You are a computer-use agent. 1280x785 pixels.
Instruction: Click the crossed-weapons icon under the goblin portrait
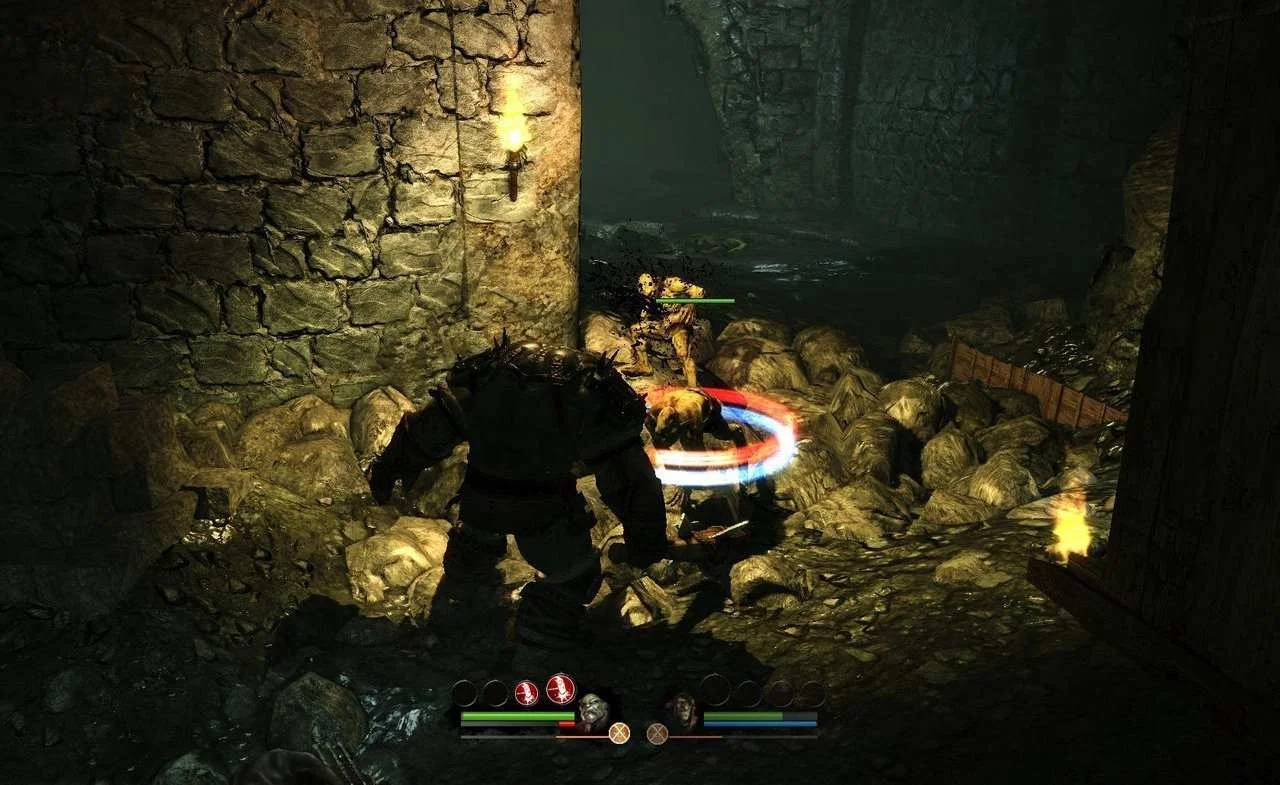(656, 733)
